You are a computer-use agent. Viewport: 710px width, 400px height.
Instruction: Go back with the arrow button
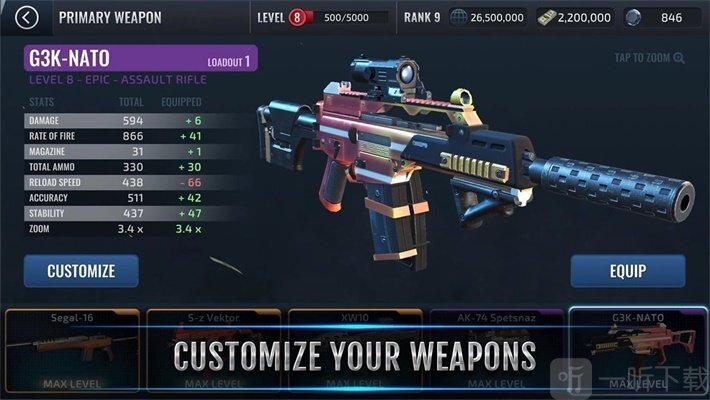tap(28, 17)
